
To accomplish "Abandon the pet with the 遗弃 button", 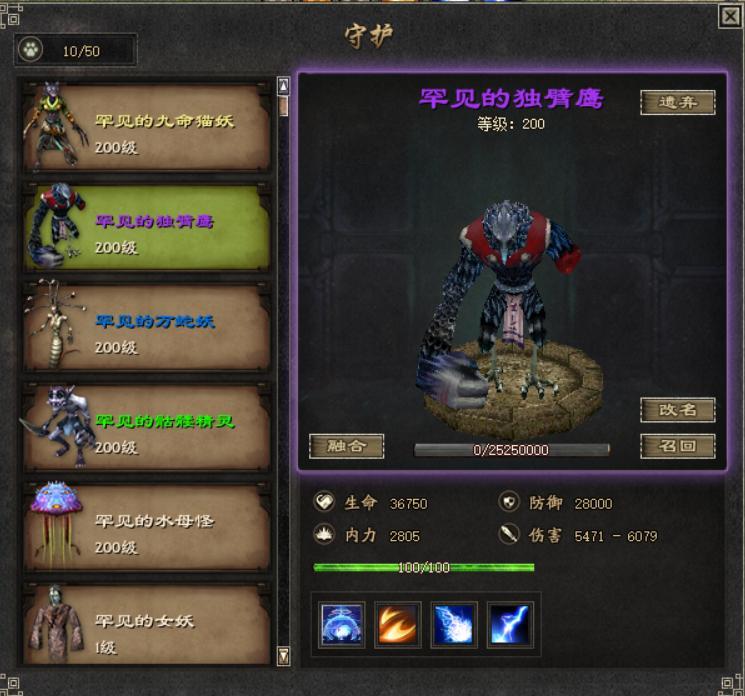I will coord(678,102).
